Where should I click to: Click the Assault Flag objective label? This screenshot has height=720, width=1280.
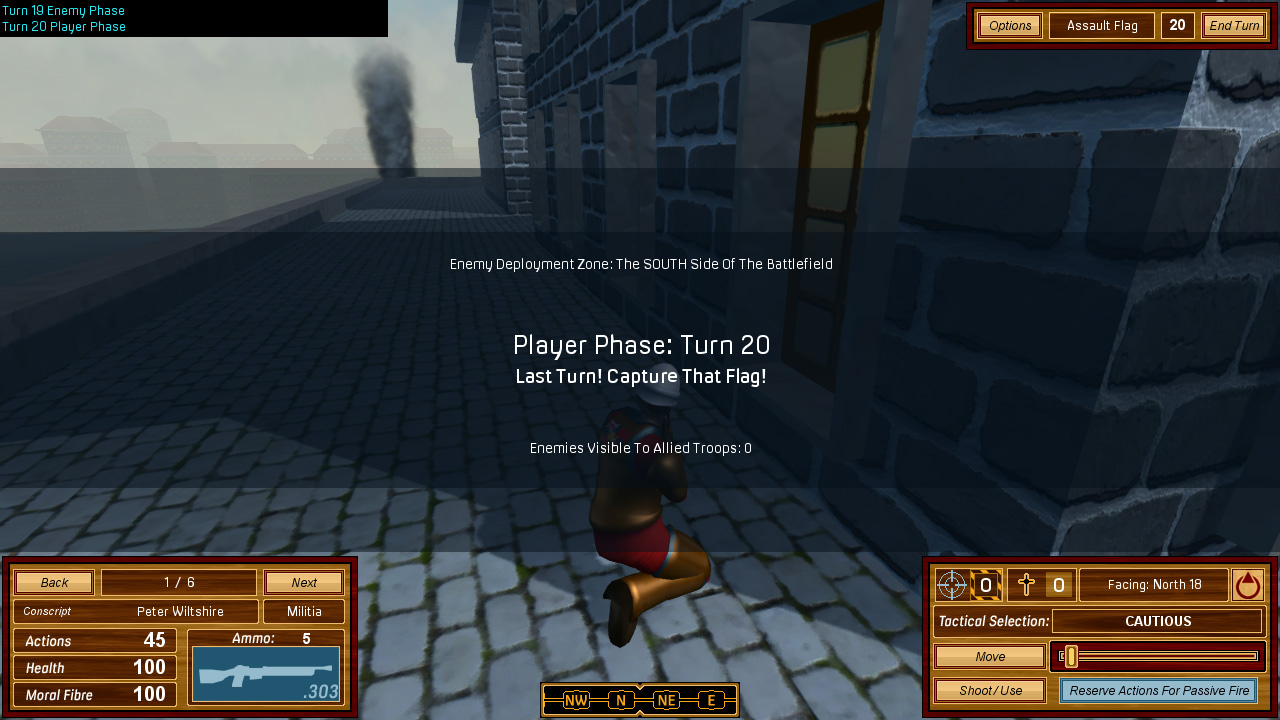click(1102, 26)
